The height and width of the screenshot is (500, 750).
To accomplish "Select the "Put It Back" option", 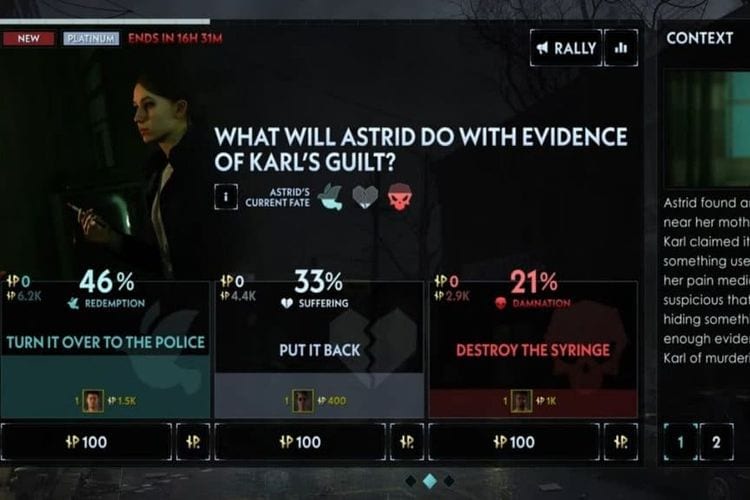I will pos(319,349).
